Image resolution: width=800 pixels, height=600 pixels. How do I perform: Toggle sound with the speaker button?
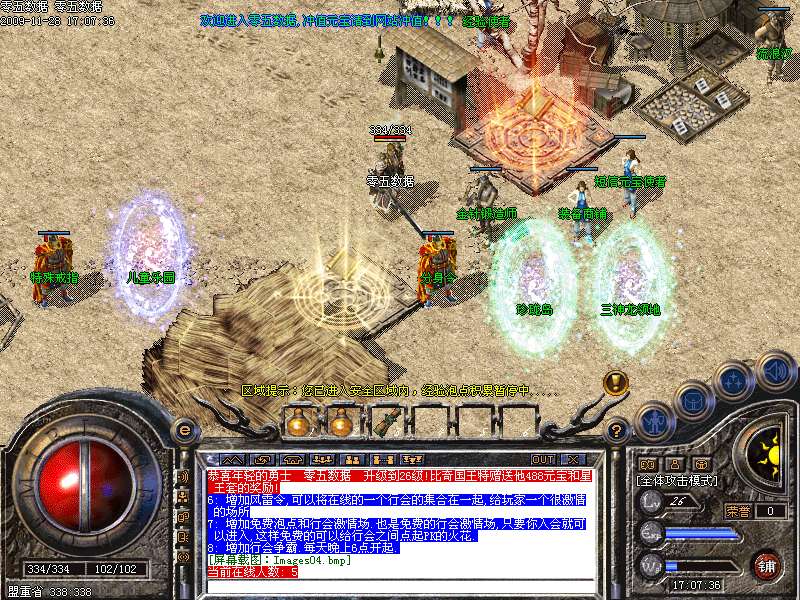tap(774, 369)
